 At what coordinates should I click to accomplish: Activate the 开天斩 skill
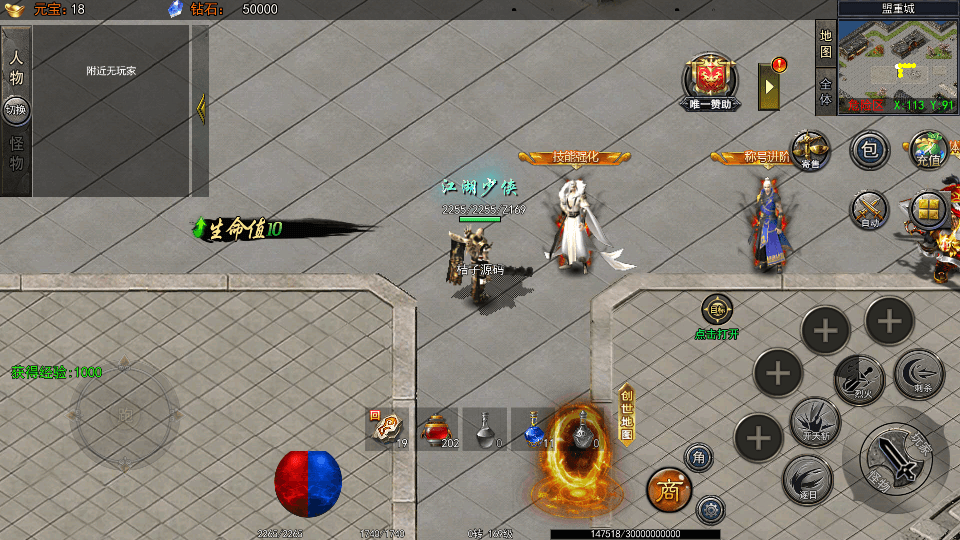(814, 421)
